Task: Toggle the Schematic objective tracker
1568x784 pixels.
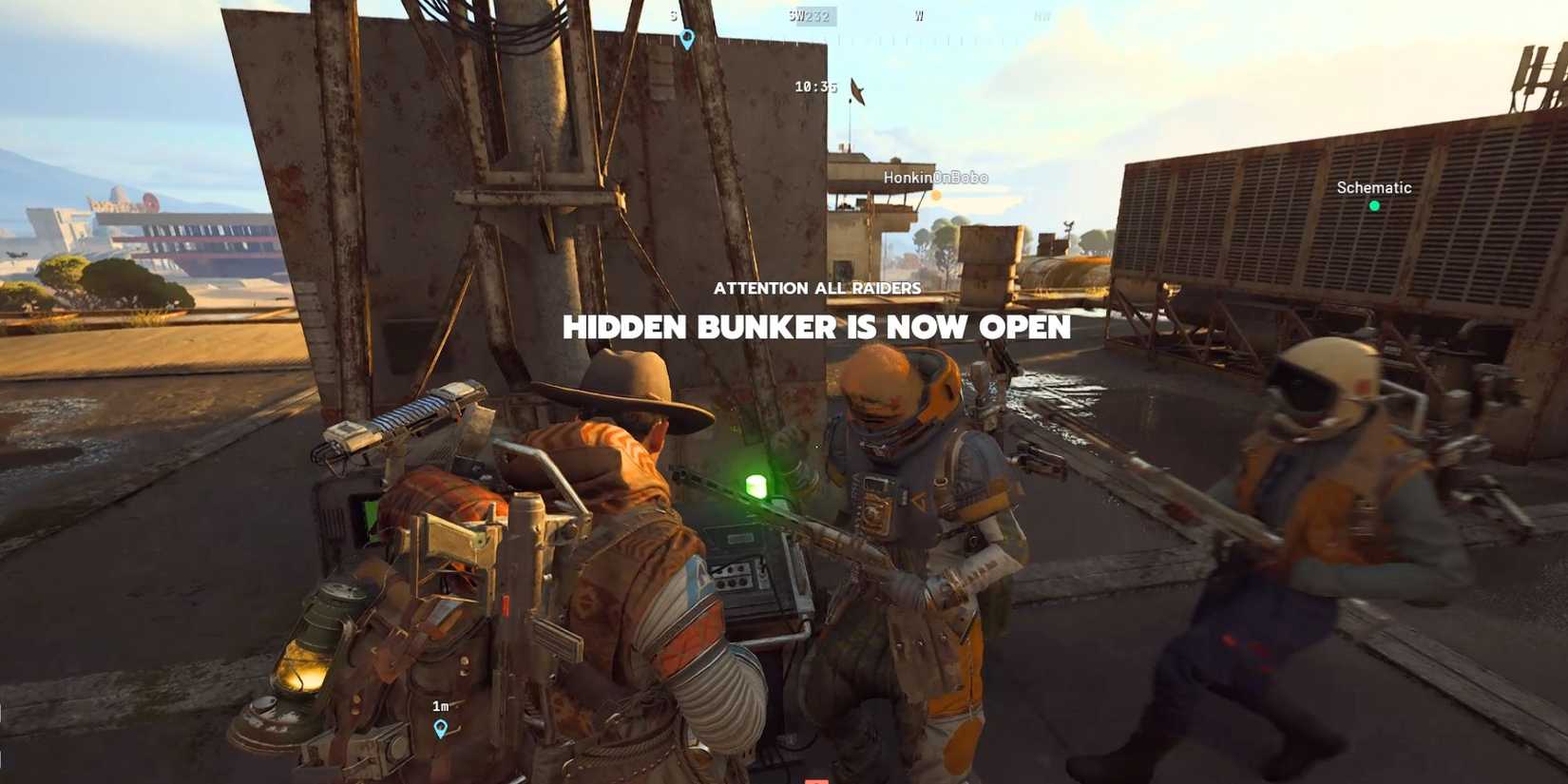Action: (1373, 187)
